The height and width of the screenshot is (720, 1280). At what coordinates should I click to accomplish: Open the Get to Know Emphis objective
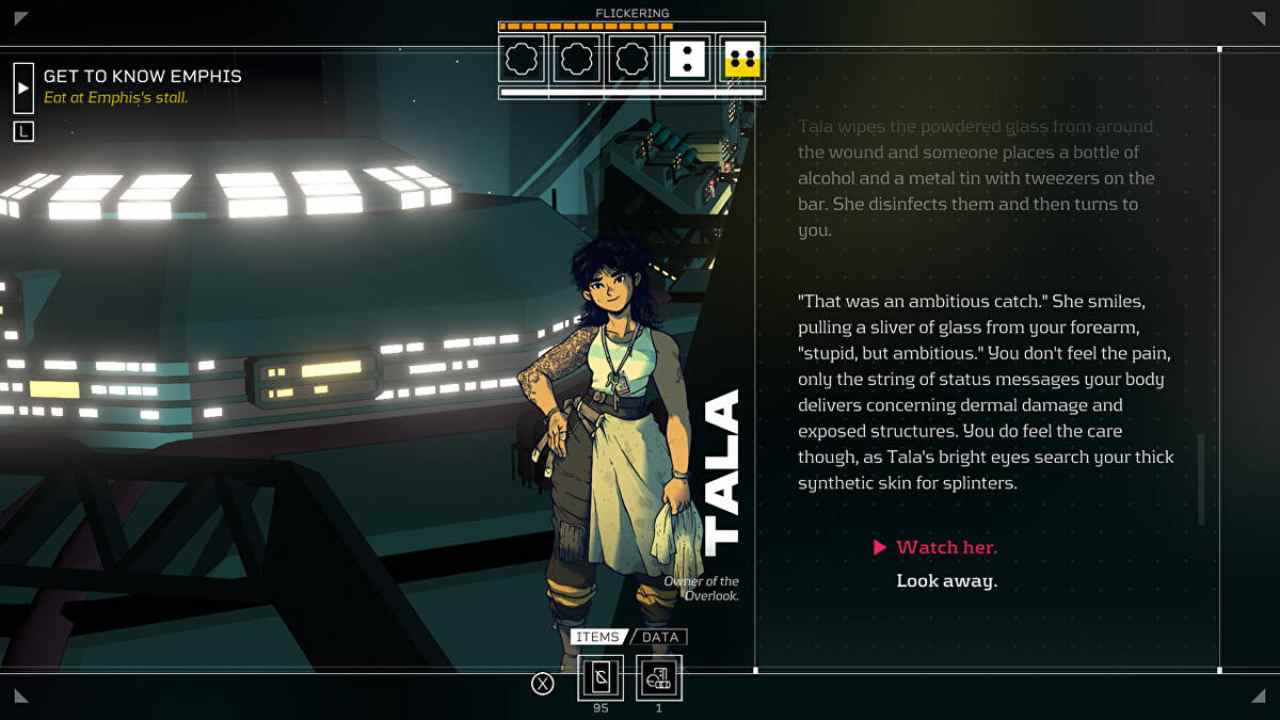pos(142,76)
